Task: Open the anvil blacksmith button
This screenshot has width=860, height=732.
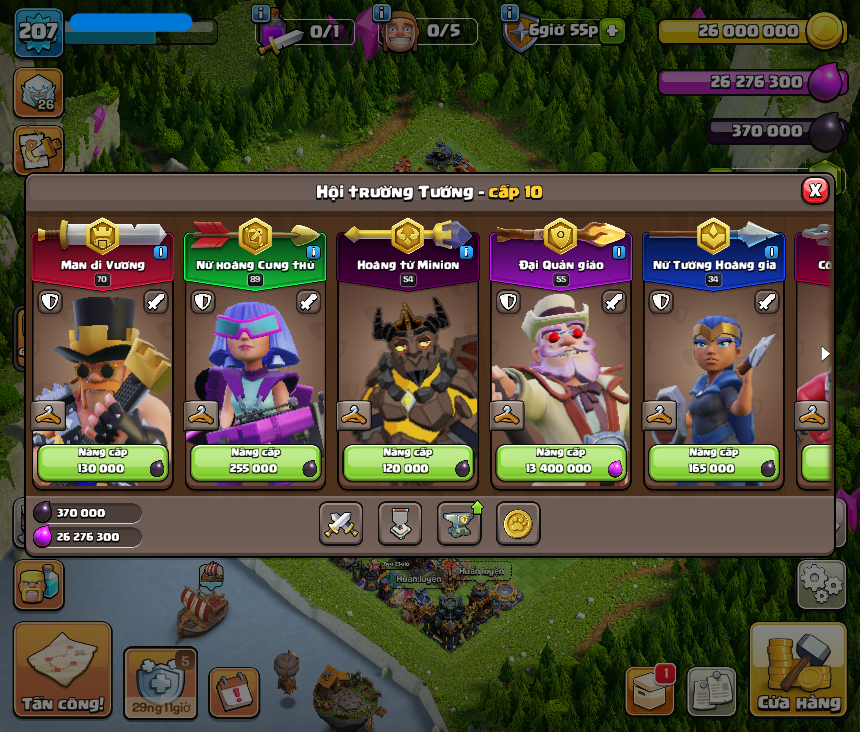Action: point(459,523)
